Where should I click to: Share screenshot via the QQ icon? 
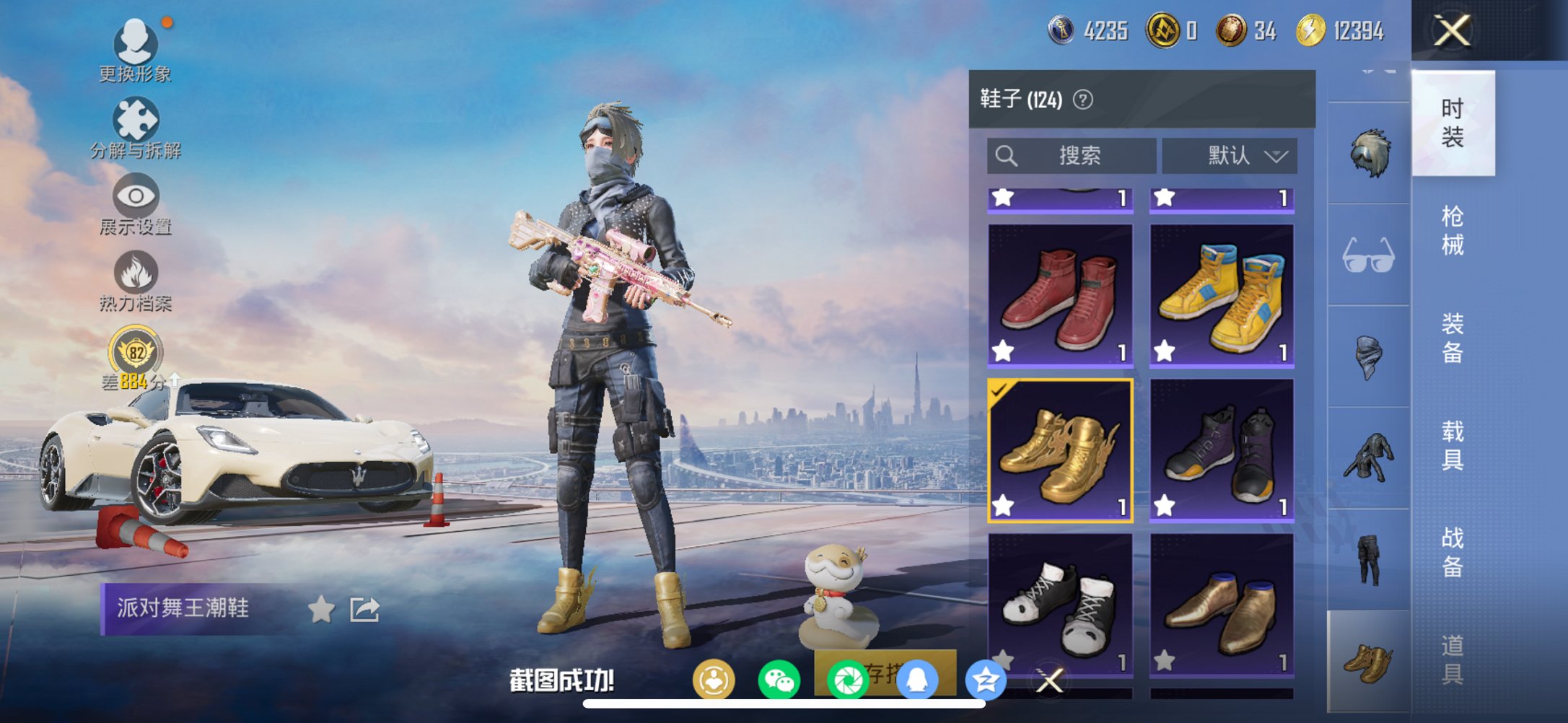tap(916, 677)
